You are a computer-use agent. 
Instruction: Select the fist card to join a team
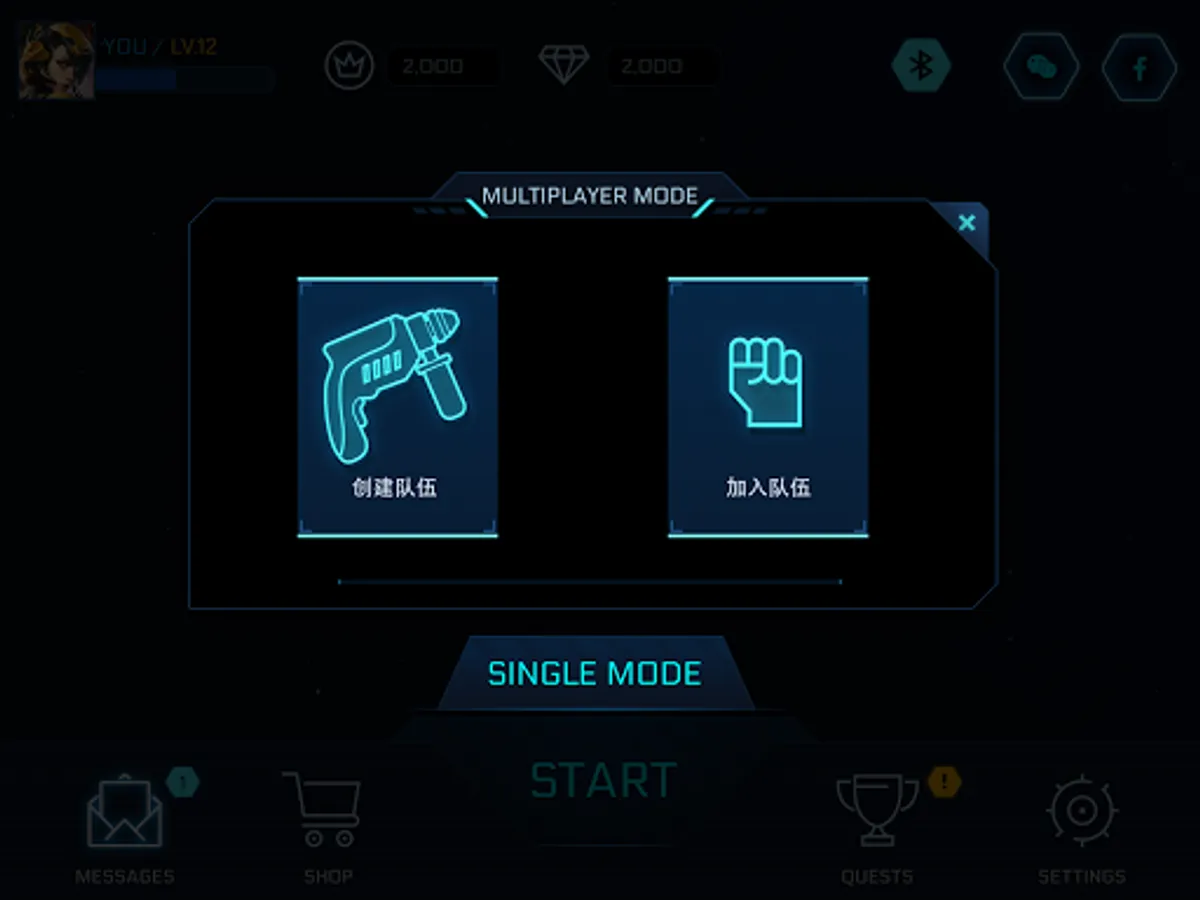click(767, 407)
